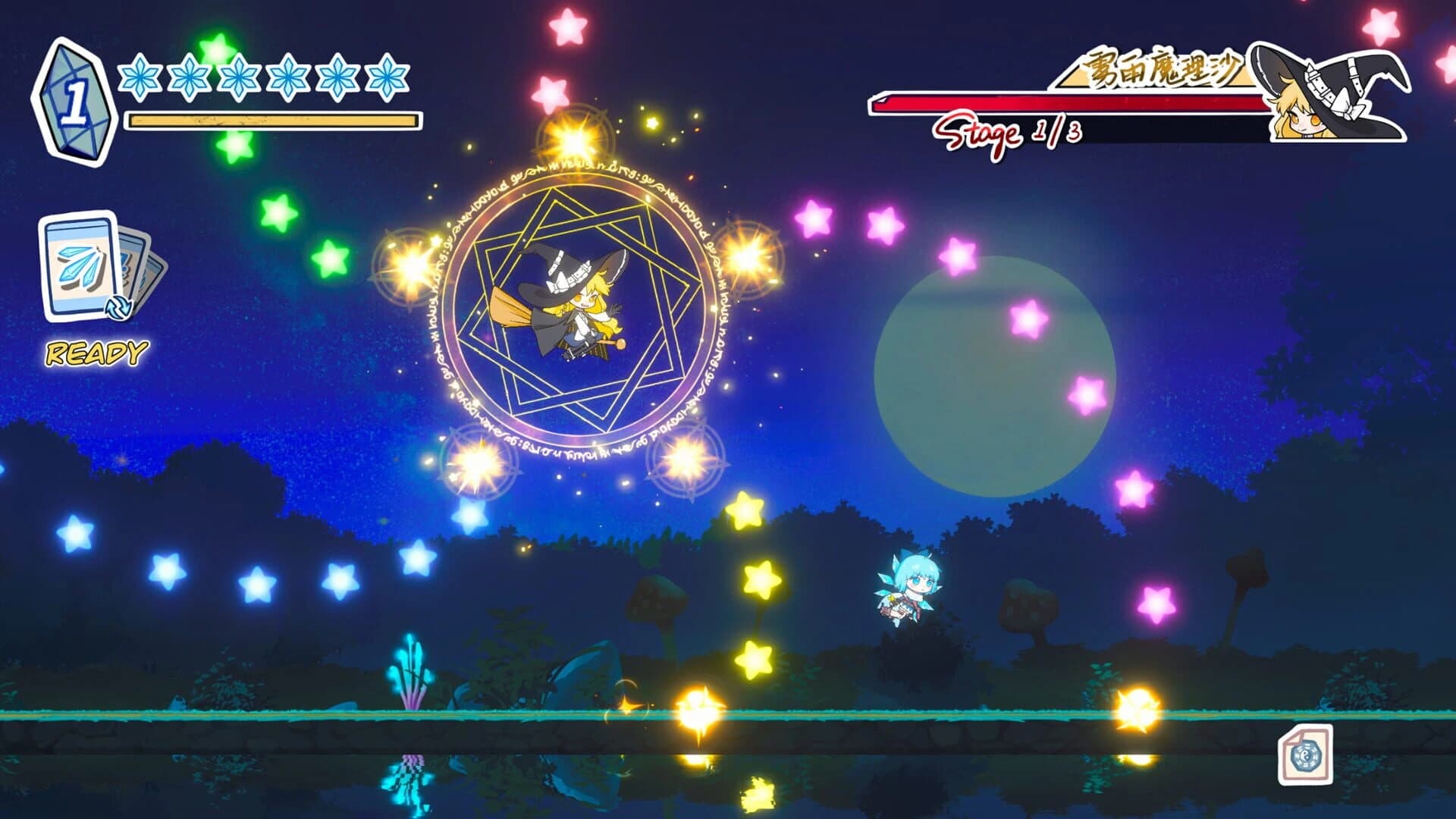Click the last blue snowflake life icon

coord(387,78)
